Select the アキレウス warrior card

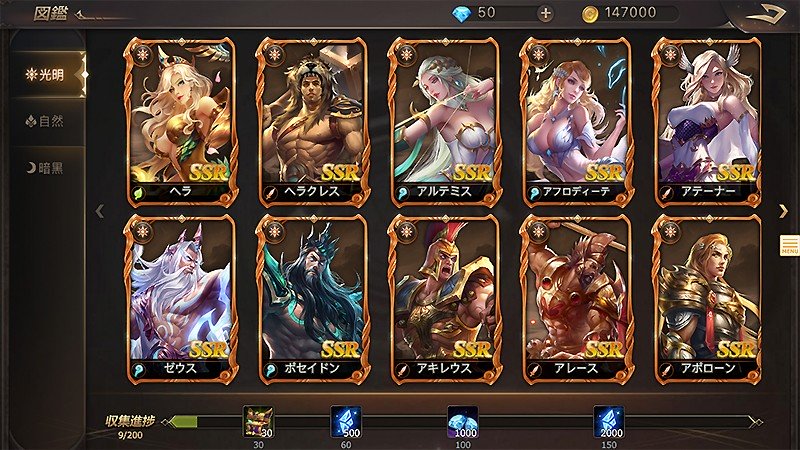pyautogui.click(x=443, y=298)
